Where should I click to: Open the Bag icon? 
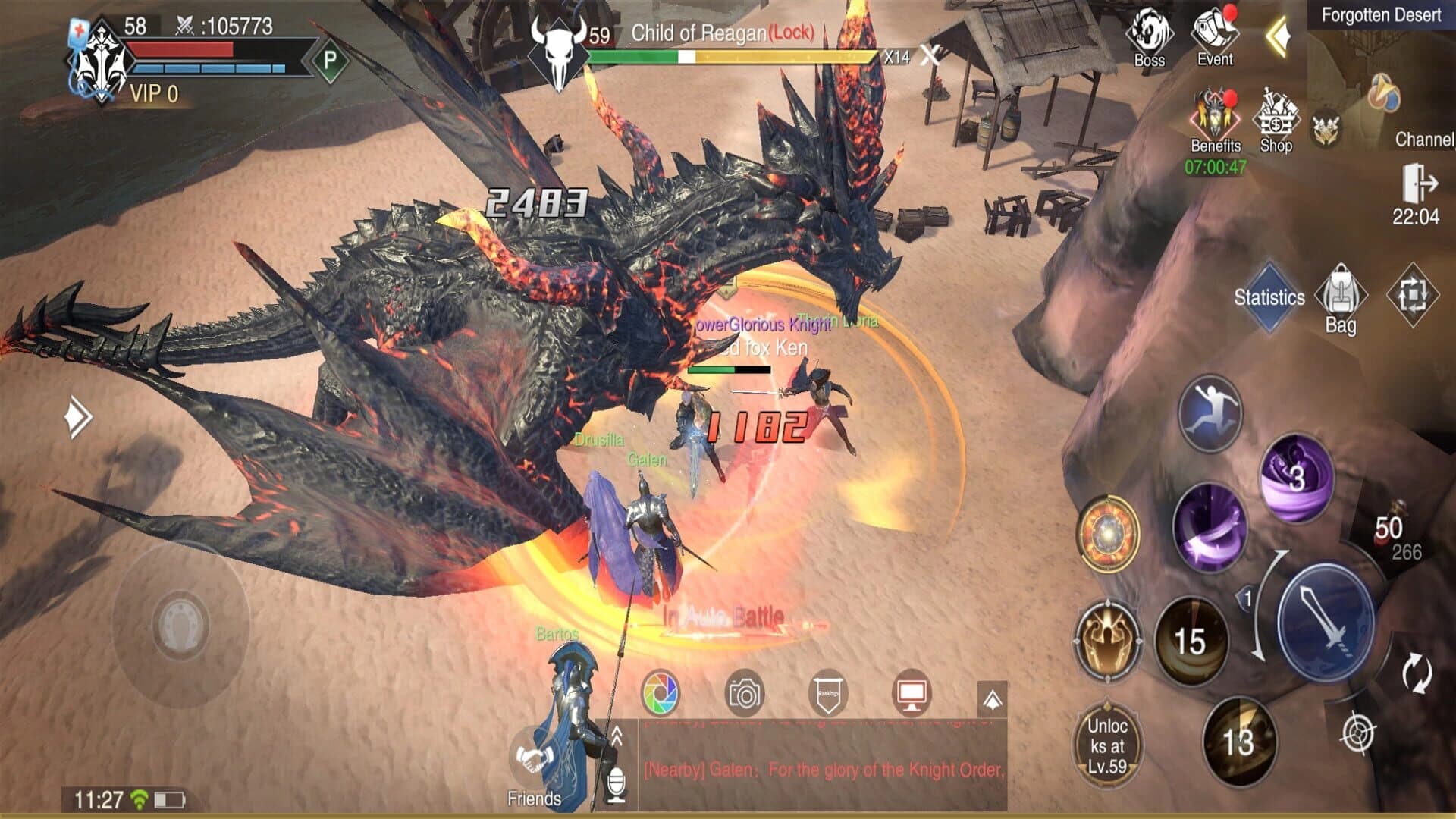pos(1342,296)
